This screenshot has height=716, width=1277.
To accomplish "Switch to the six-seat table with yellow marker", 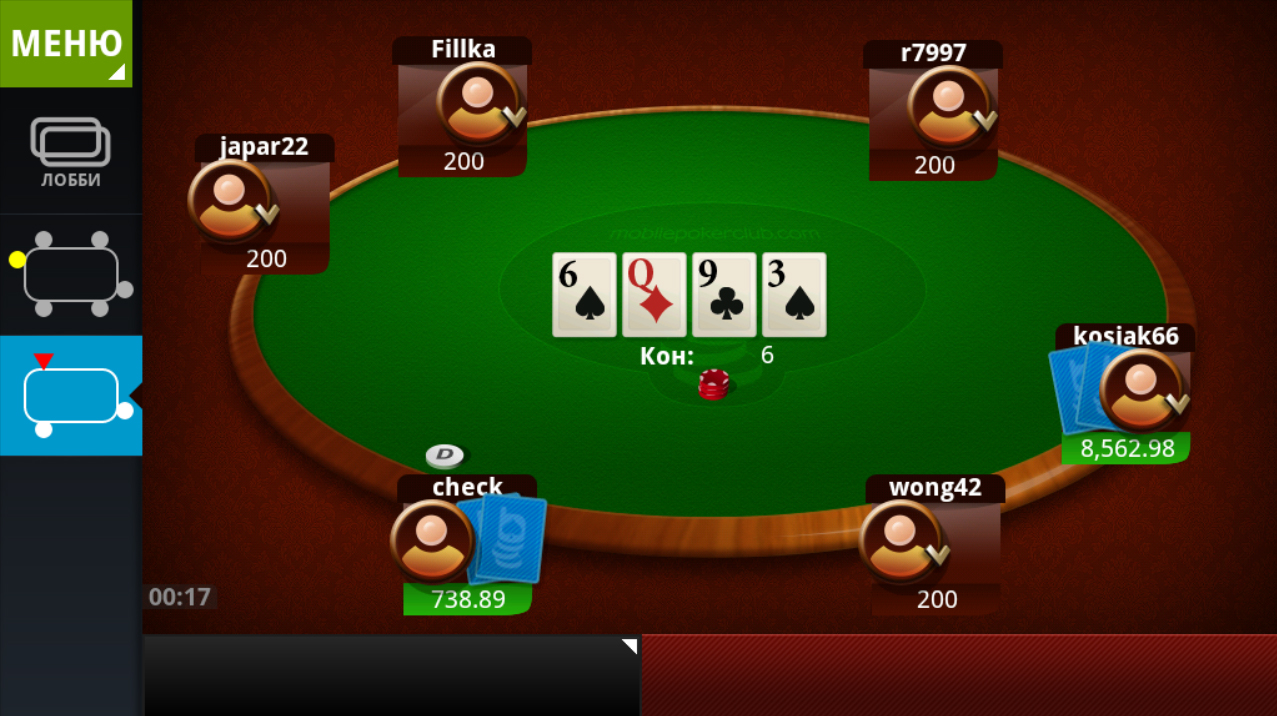I will [x=70, y=275].
